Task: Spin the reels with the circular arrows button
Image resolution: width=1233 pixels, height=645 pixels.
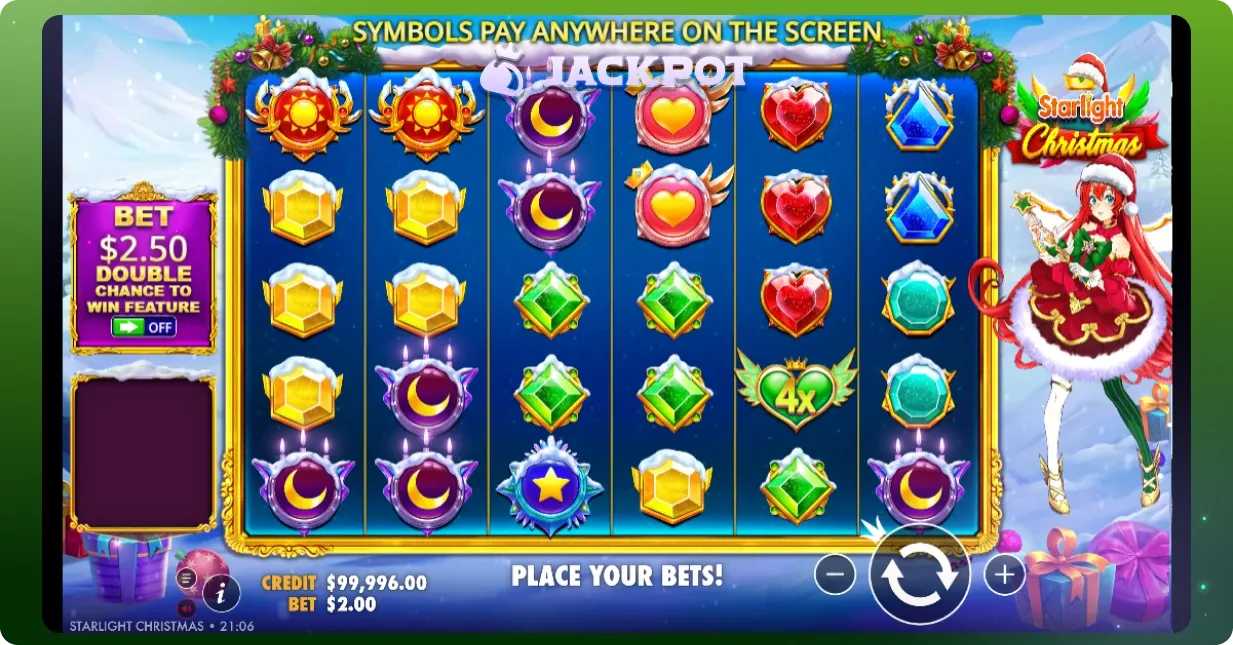Action: click(919, 577)
